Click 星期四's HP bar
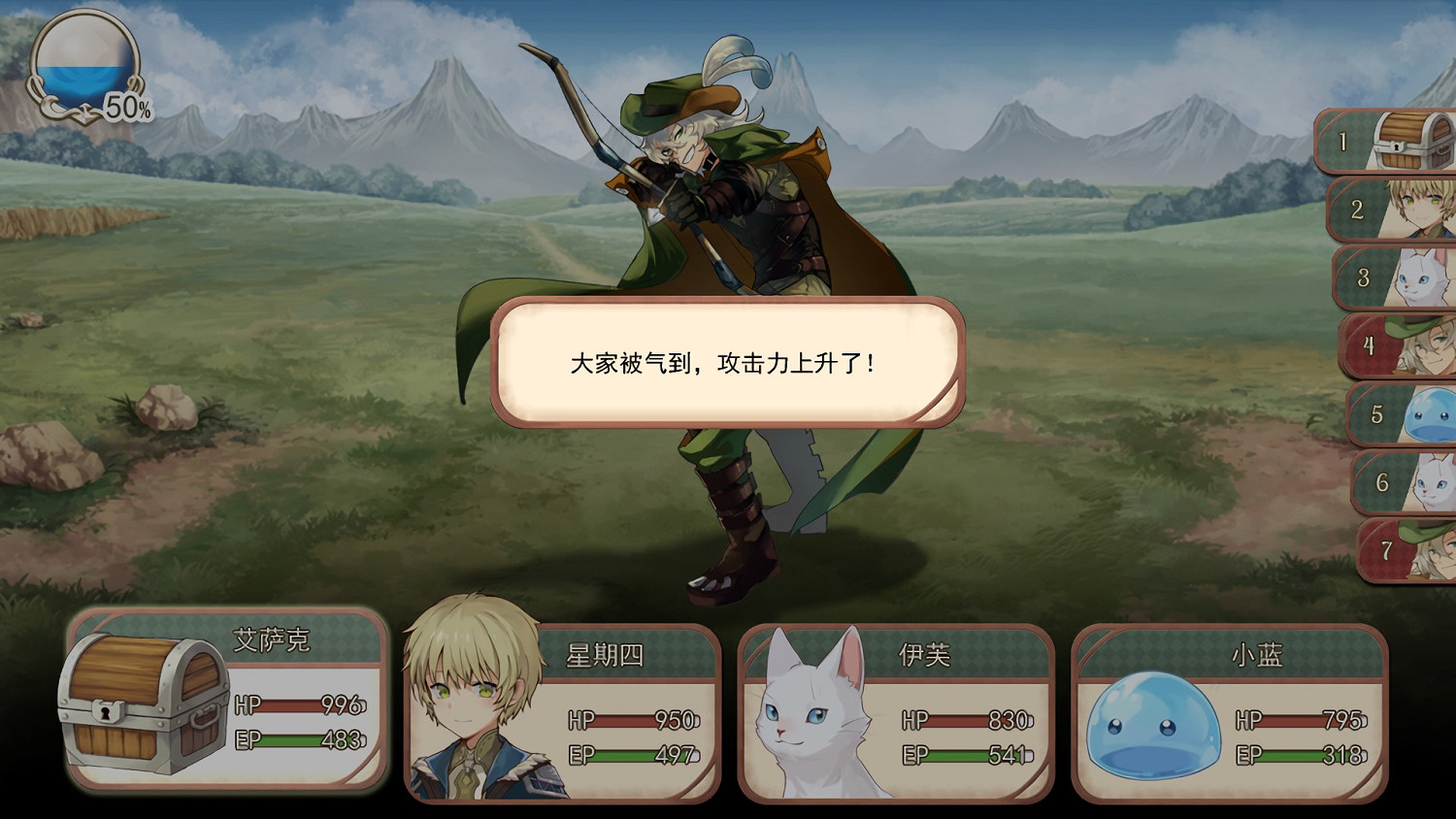This screenshot has width=1456, height=819. tap(641, 722)
